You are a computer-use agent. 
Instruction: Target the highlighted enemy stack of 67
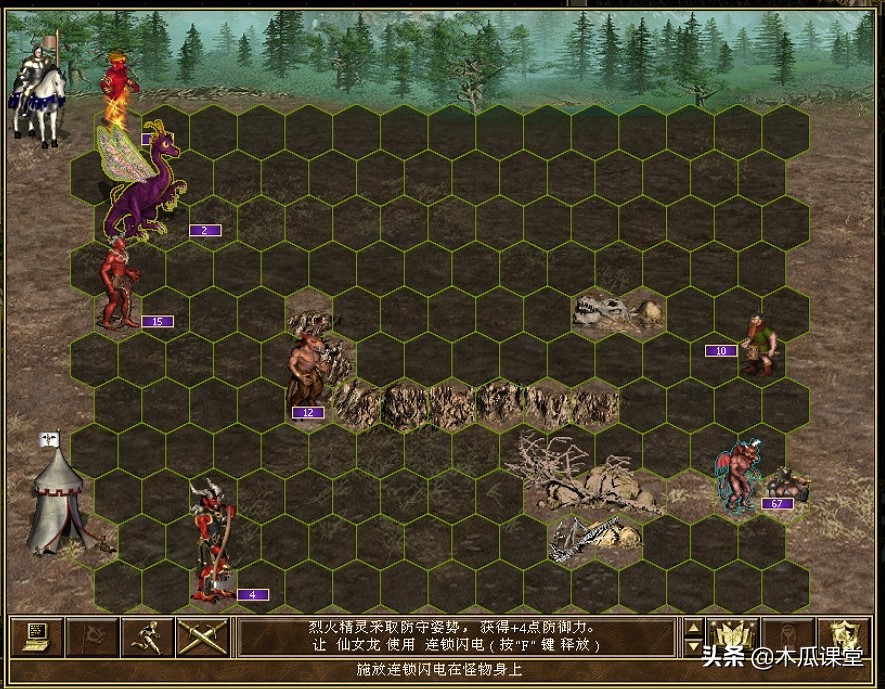coord(741,479)
